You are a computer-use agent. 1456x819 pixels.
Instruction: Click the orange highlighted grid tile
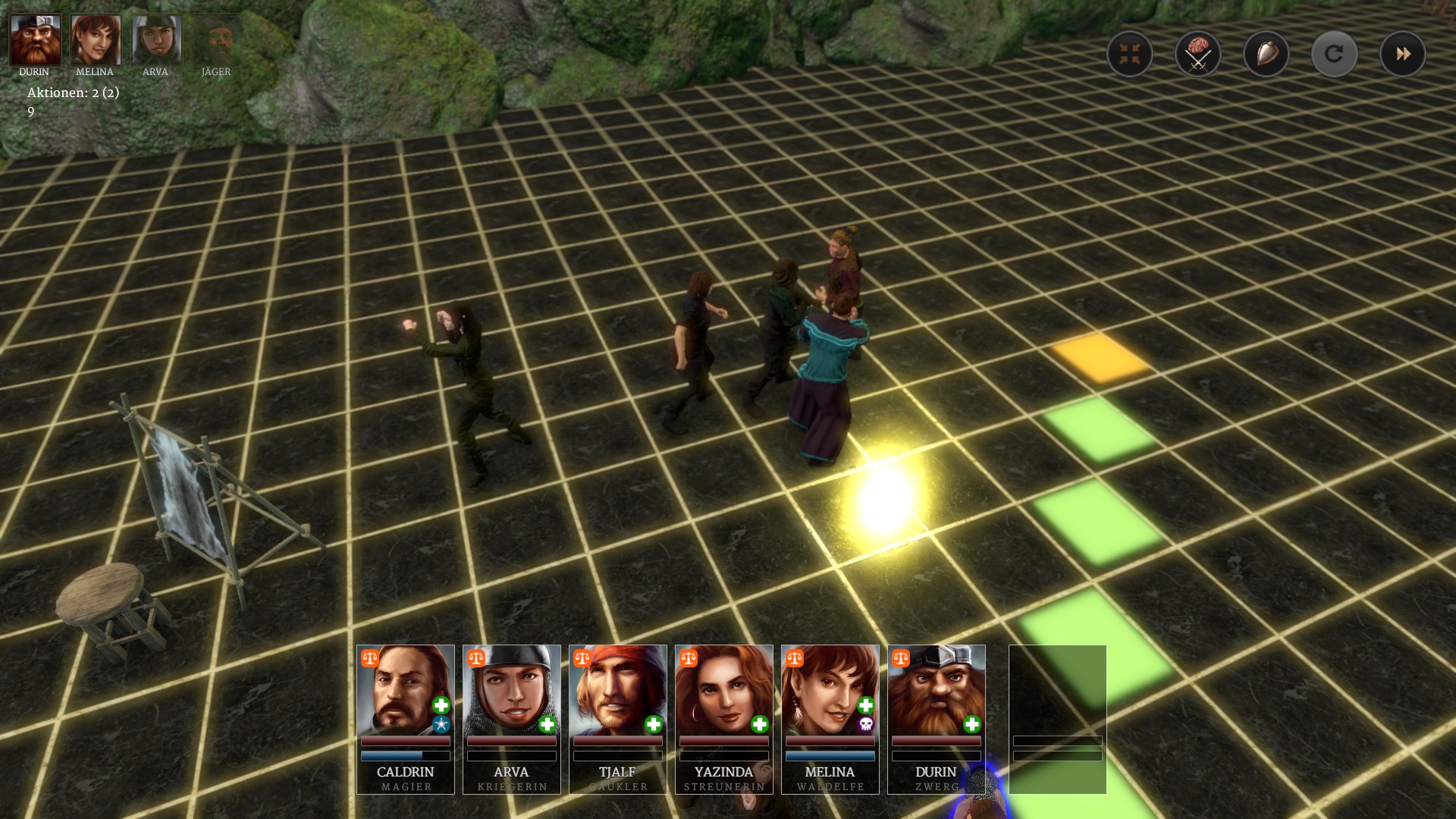[x=1100, y=357]
